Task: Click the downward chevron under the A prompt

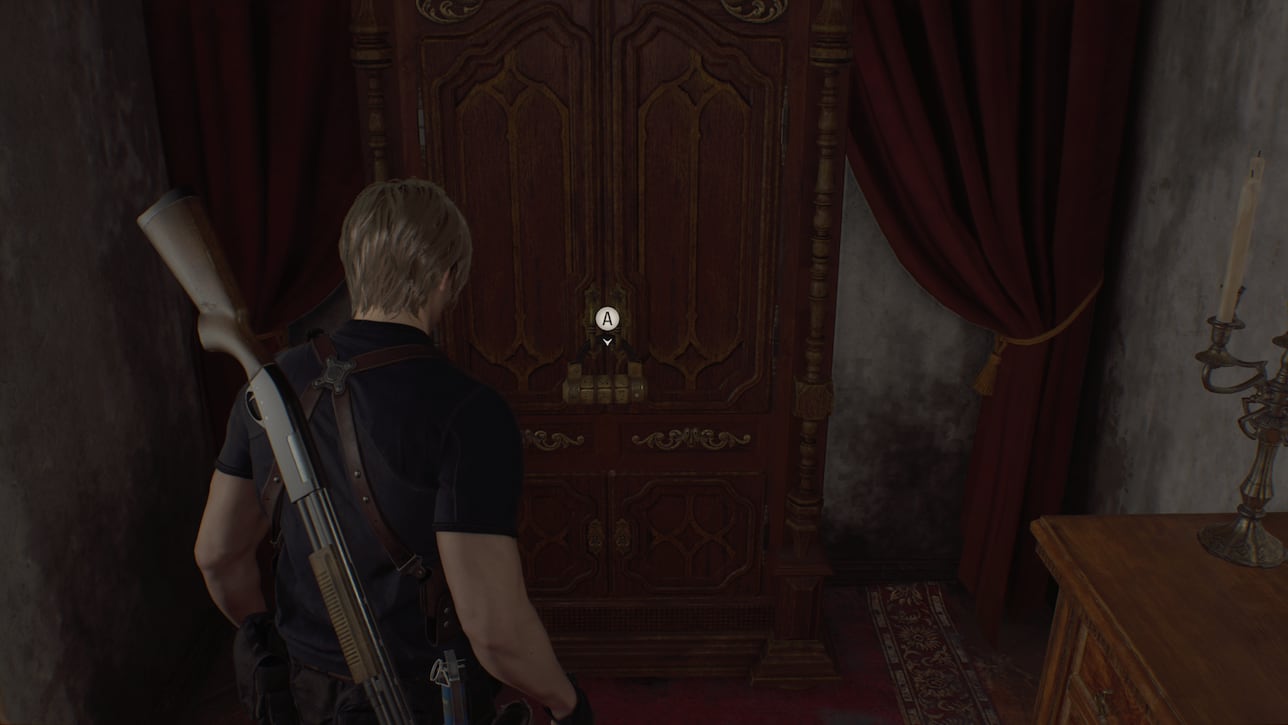Action: point(605,340)
